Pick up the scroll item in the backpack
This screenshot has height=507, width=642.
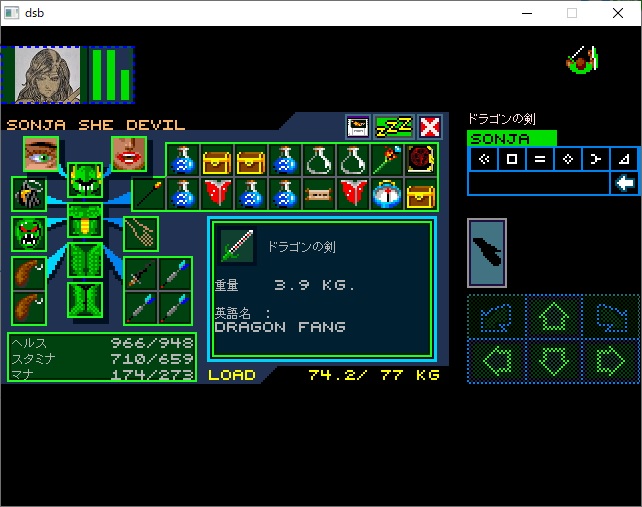click(318, 194)
